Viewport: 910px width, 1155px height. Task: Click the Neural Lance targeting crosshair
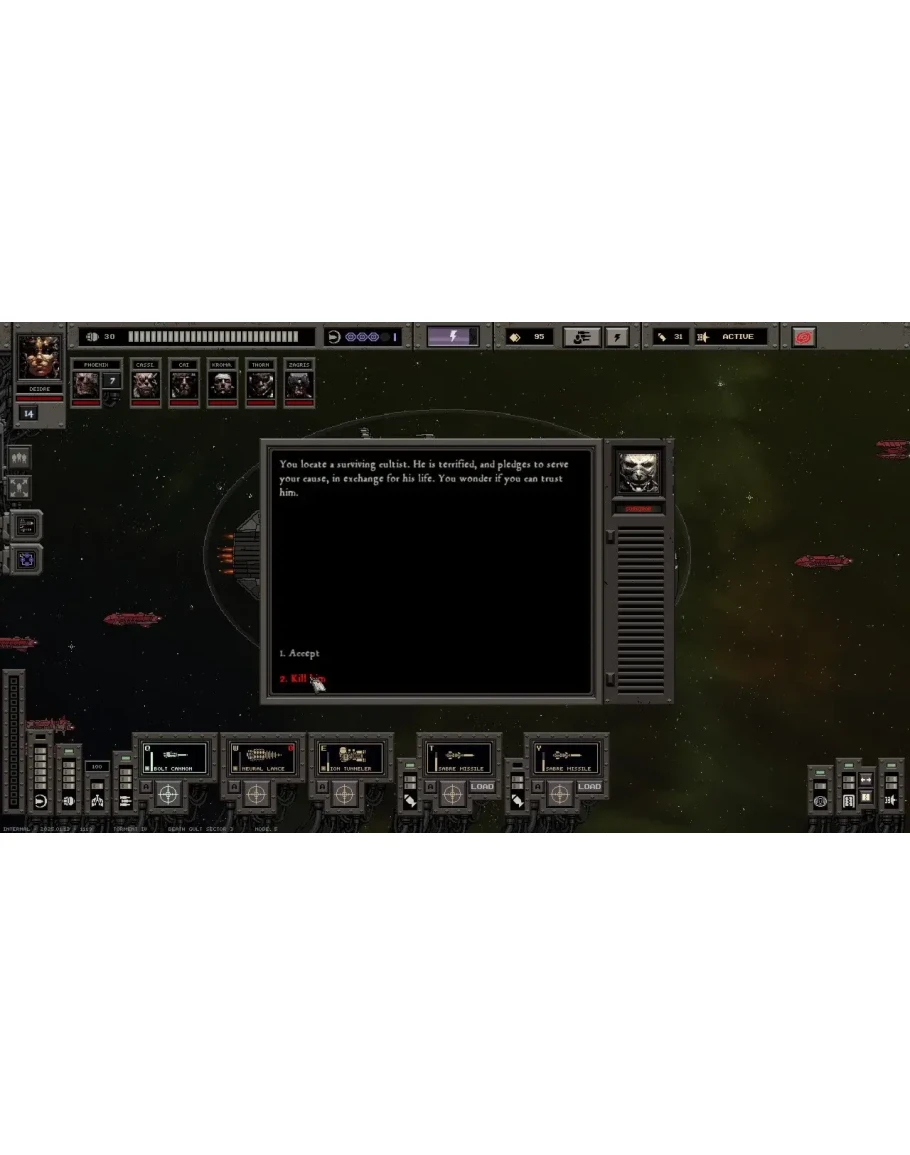[x=257, y=794]
